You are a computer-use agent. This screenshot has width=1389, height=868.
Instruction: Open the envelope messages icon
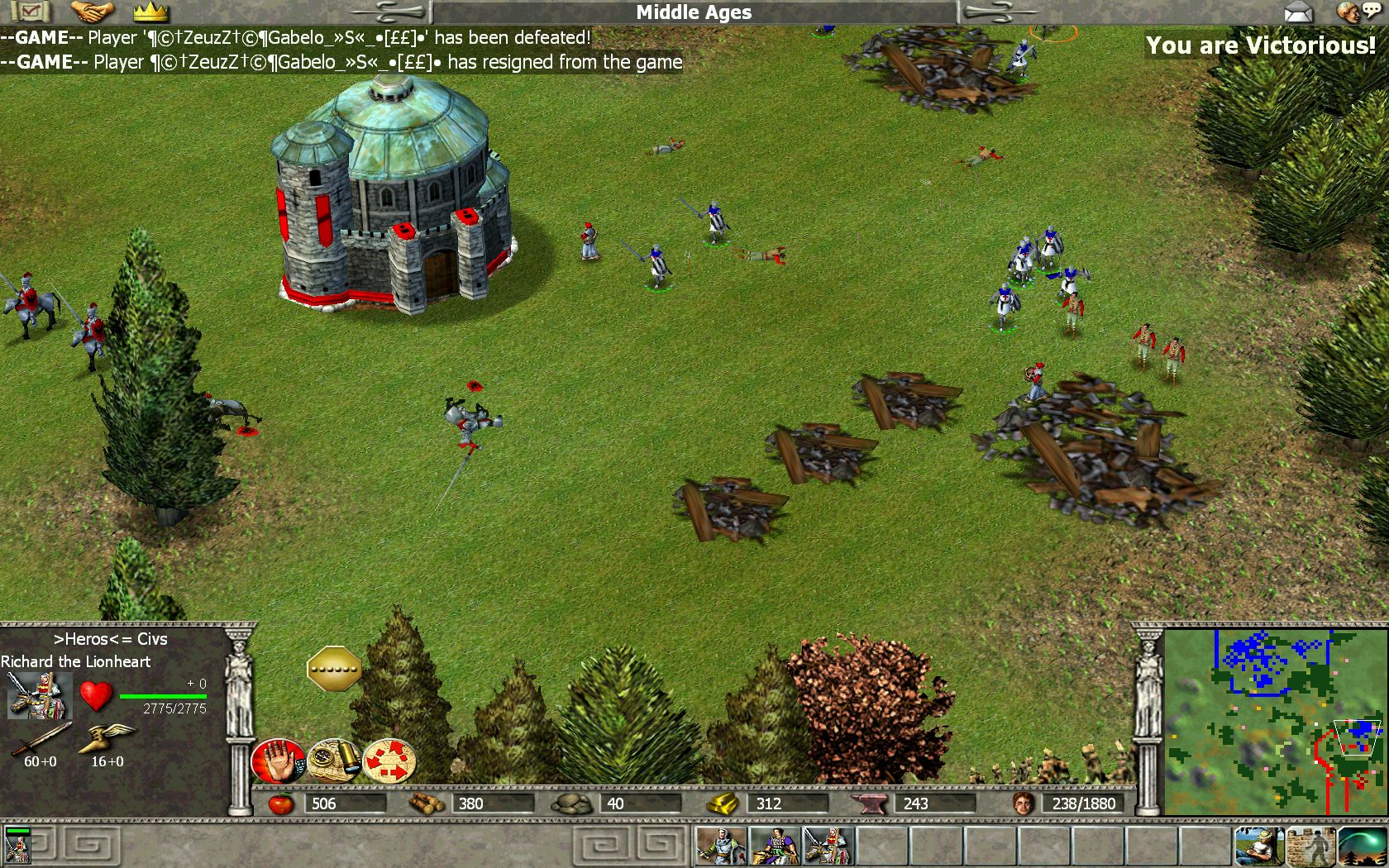(x=1298, y=12)
